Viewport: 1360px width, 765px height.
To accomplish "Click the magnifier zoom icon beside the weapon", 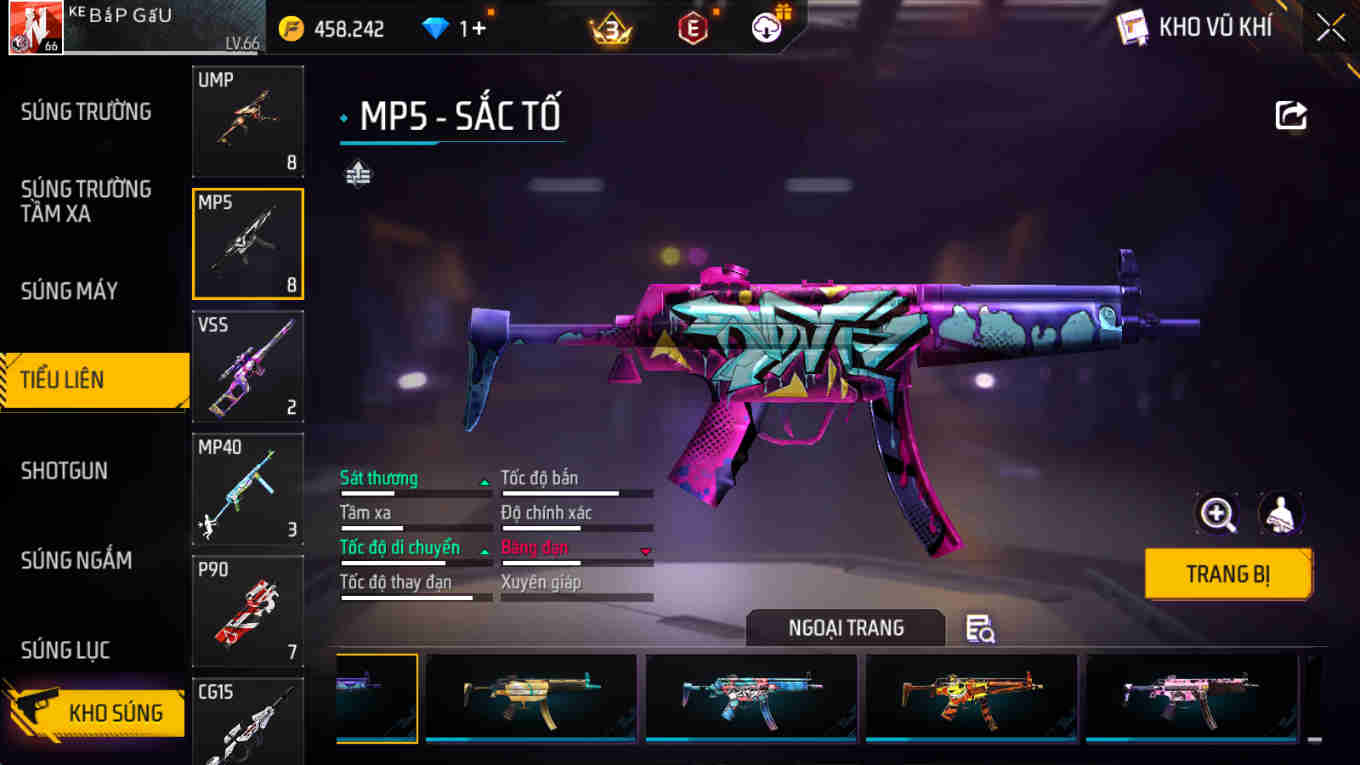I will tap(1217, 514).
